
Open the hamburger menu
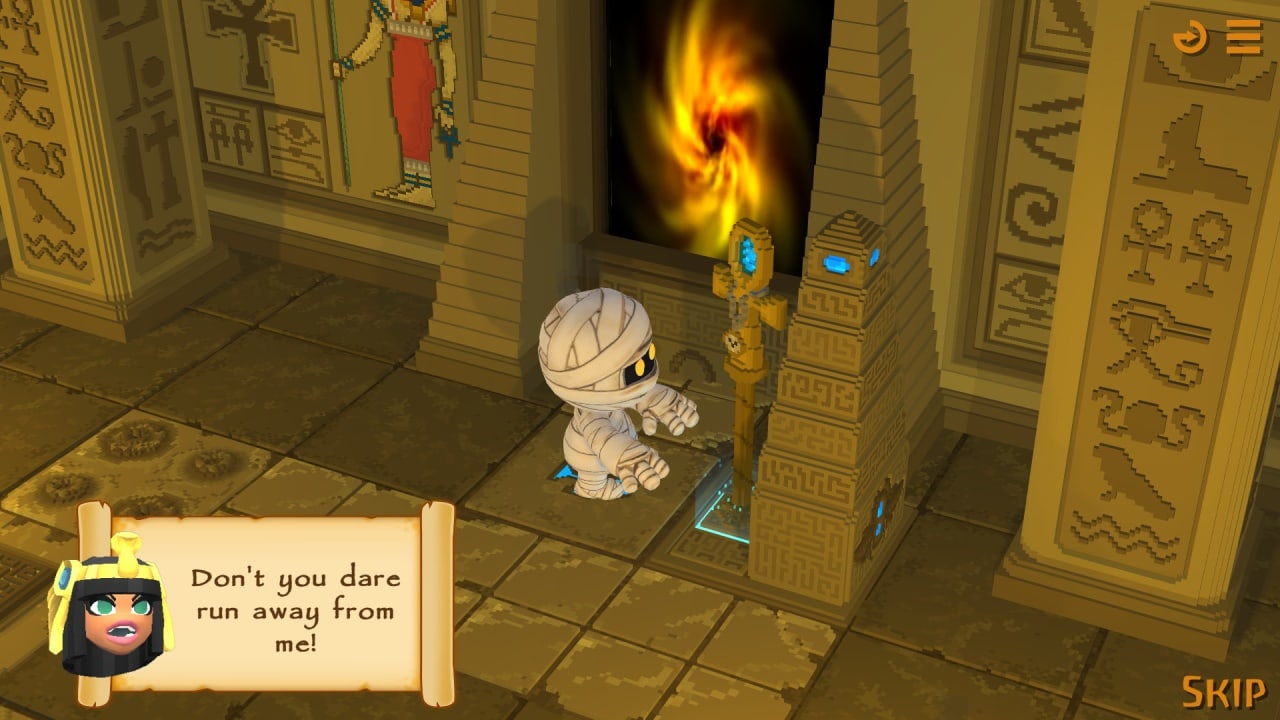1243,38
